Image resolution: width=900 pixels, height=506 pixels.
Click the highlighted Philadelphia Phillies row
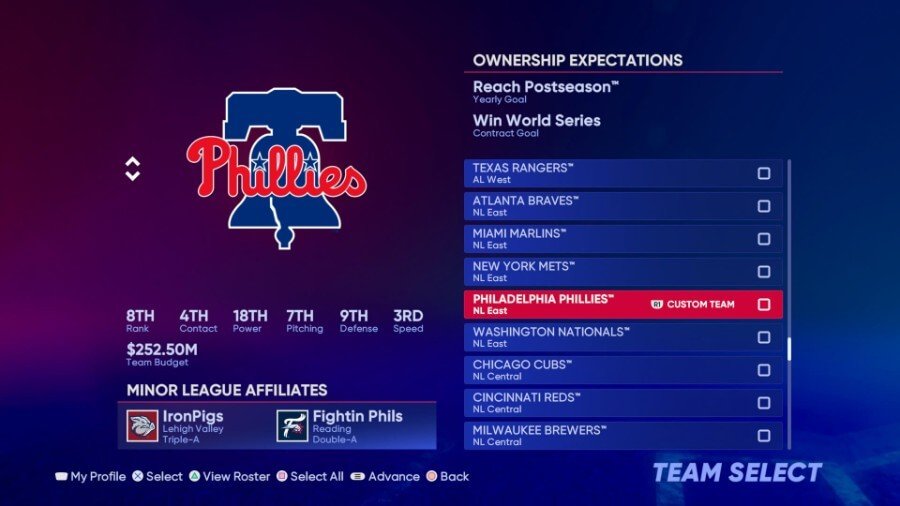pos(600,304)
